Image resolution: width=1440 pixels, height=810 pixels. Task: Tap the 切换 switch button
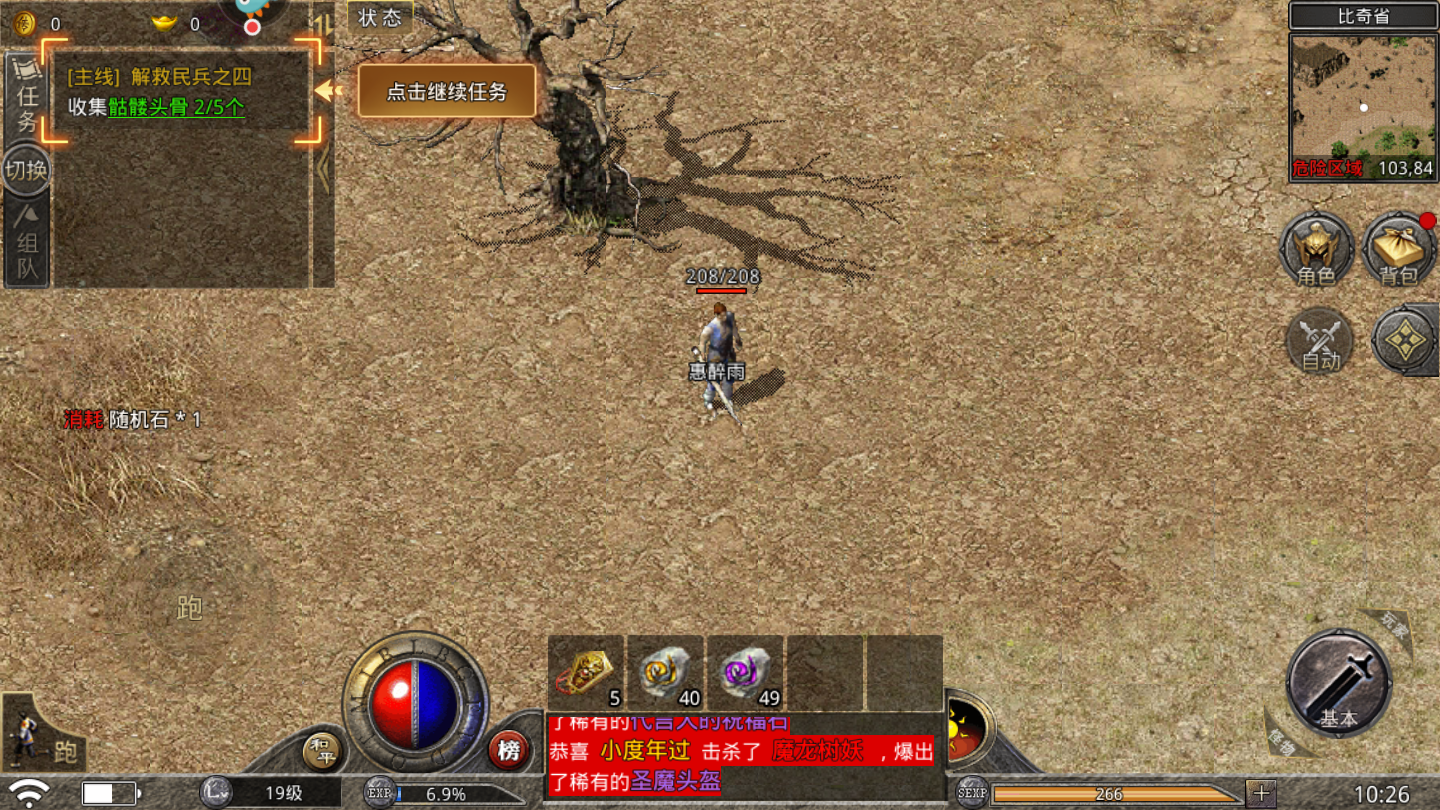[27, 170]
